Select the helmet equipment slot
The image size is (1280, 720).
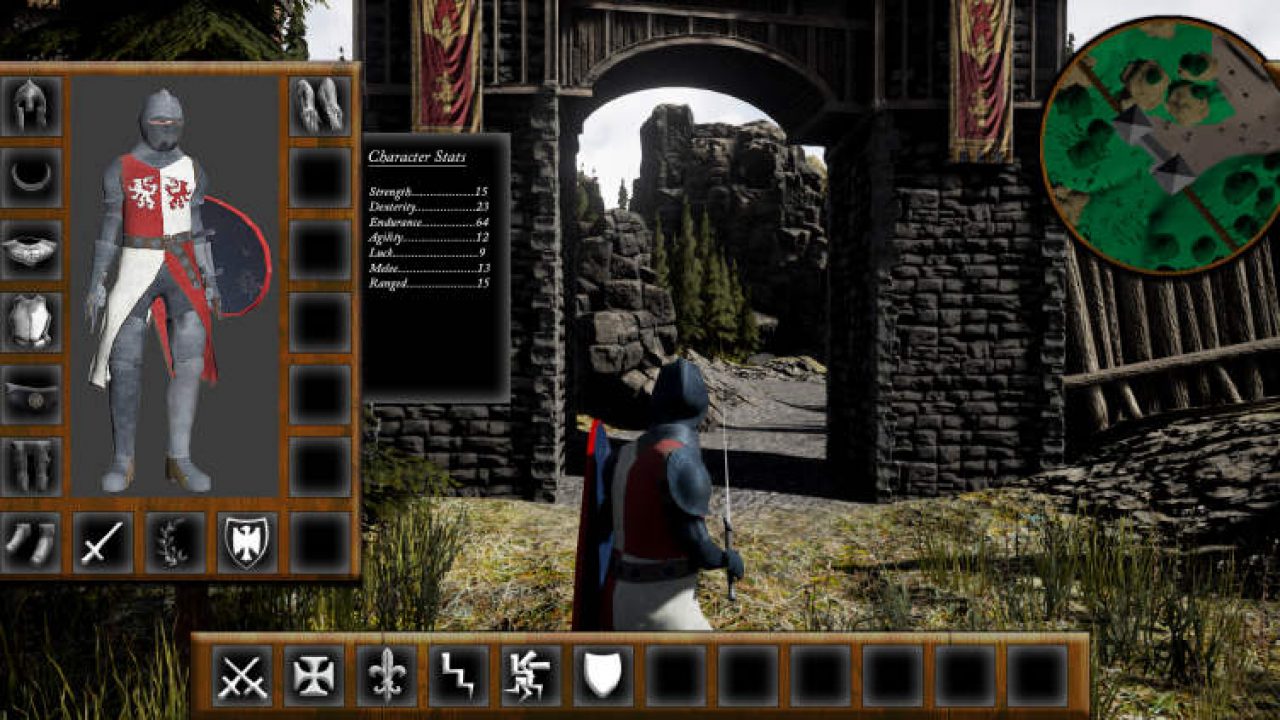[x=31, y=105]
